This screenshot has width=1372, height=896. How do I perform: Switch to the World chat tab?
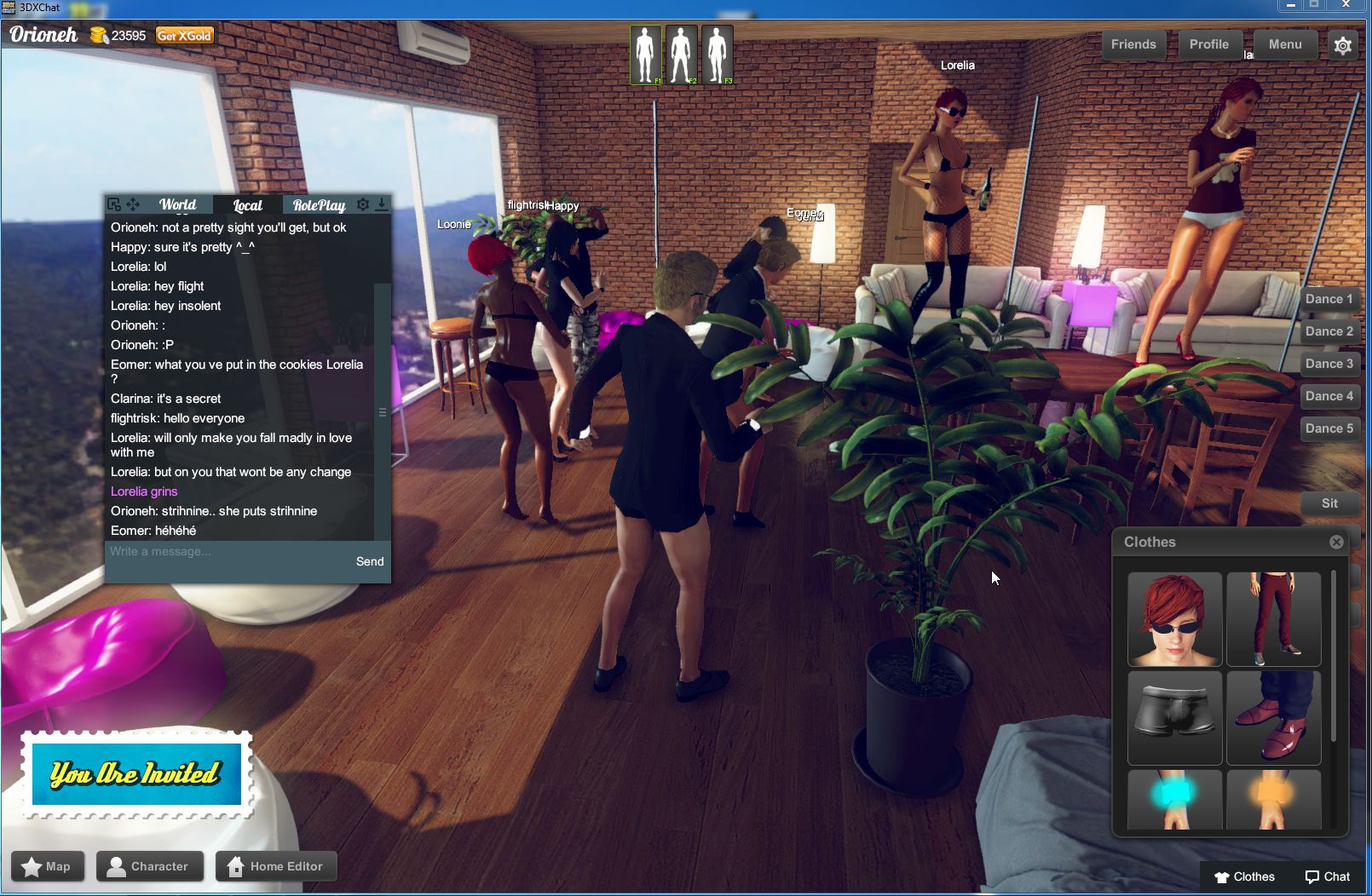[176, 204]
